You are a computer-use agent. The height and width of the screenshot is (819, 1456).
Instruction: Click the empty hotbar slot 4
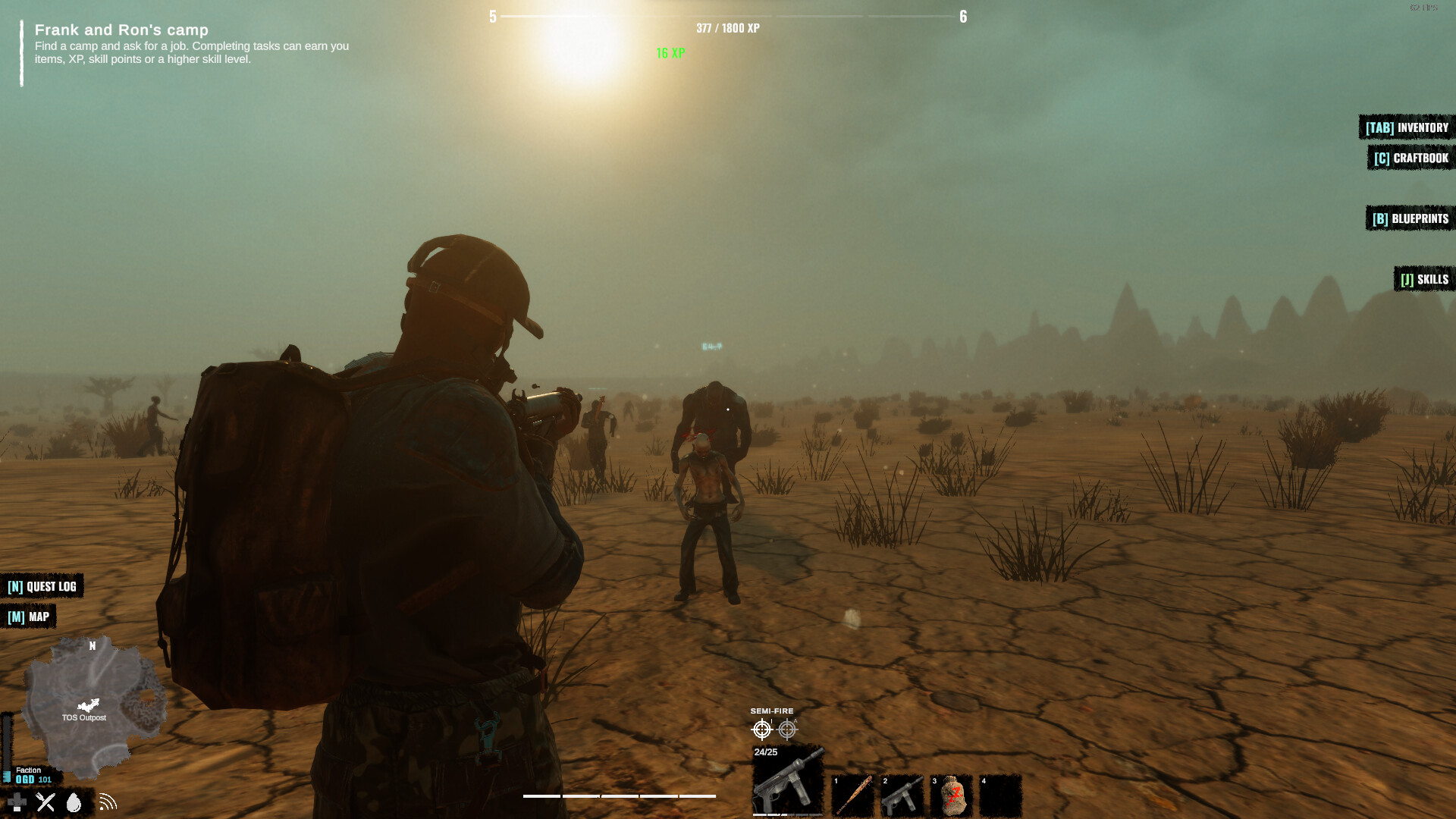1001,795
